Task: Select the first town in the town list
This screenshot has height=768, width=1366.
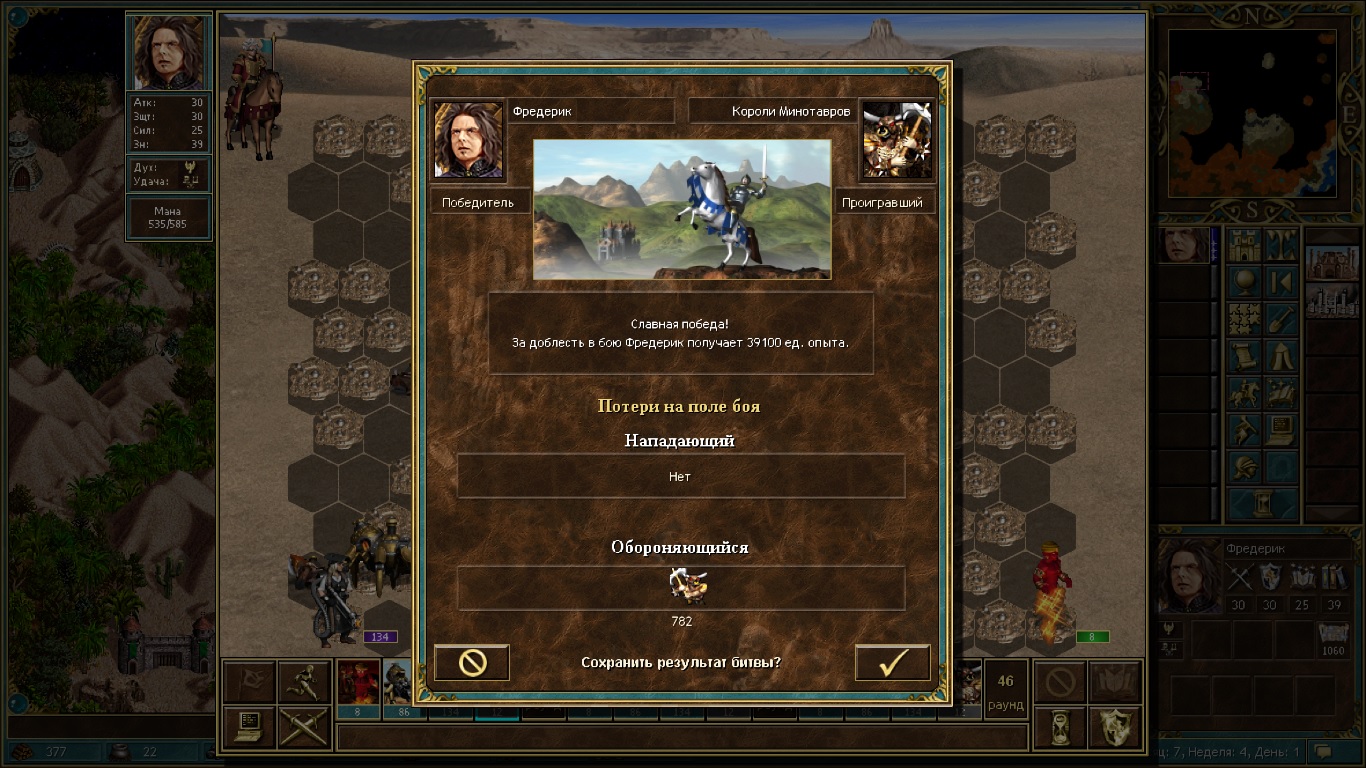Action: click(x=1332, y=263)
